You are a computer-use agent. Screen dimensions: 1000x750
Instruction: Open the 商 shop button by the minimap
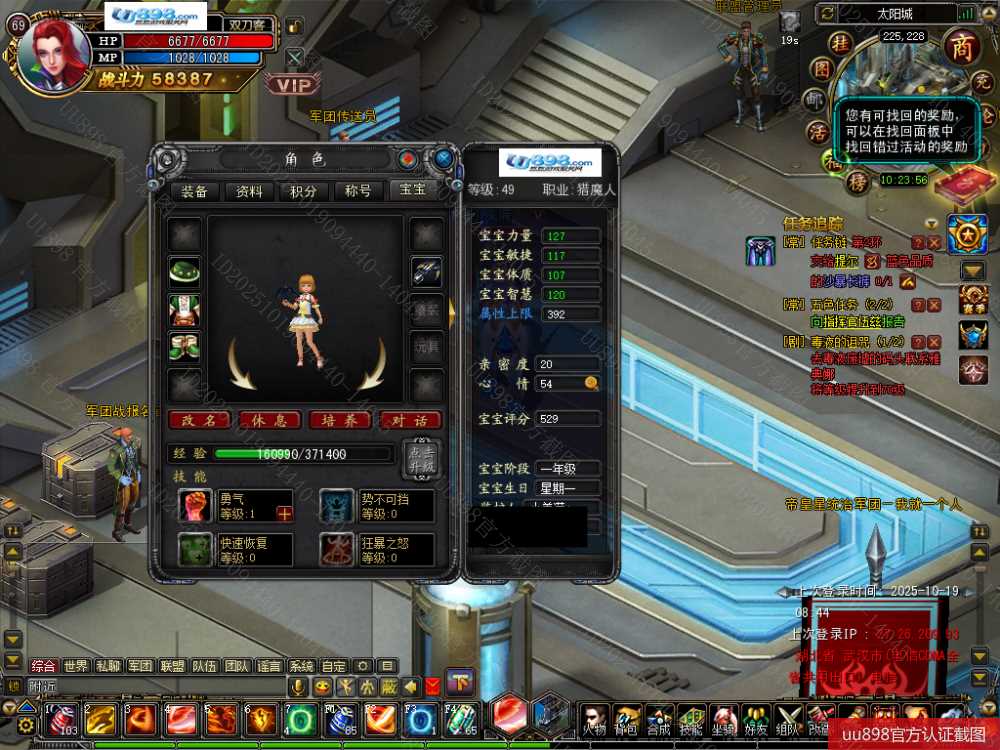[962, 46]
